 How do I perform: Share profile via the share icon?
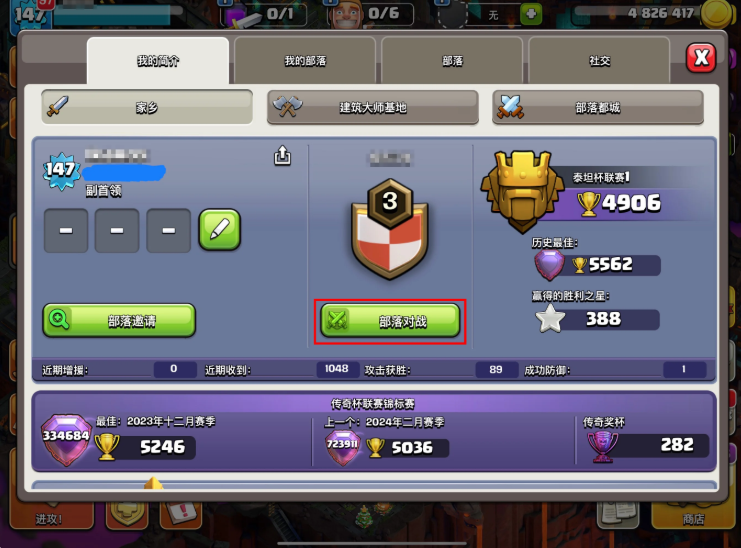click(282, 155)
